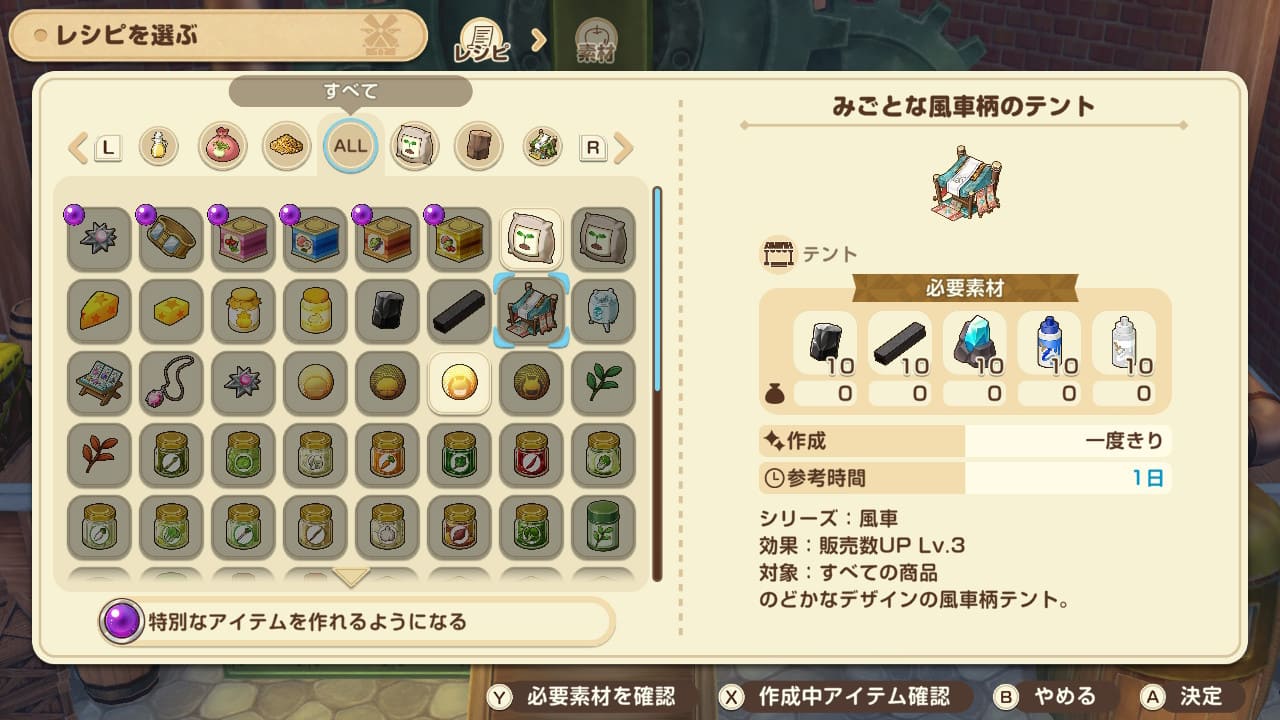Open the wood log category tab
Image resolution: width=1280 pixels, height=720 pixels.
click(x=478, y=146)
